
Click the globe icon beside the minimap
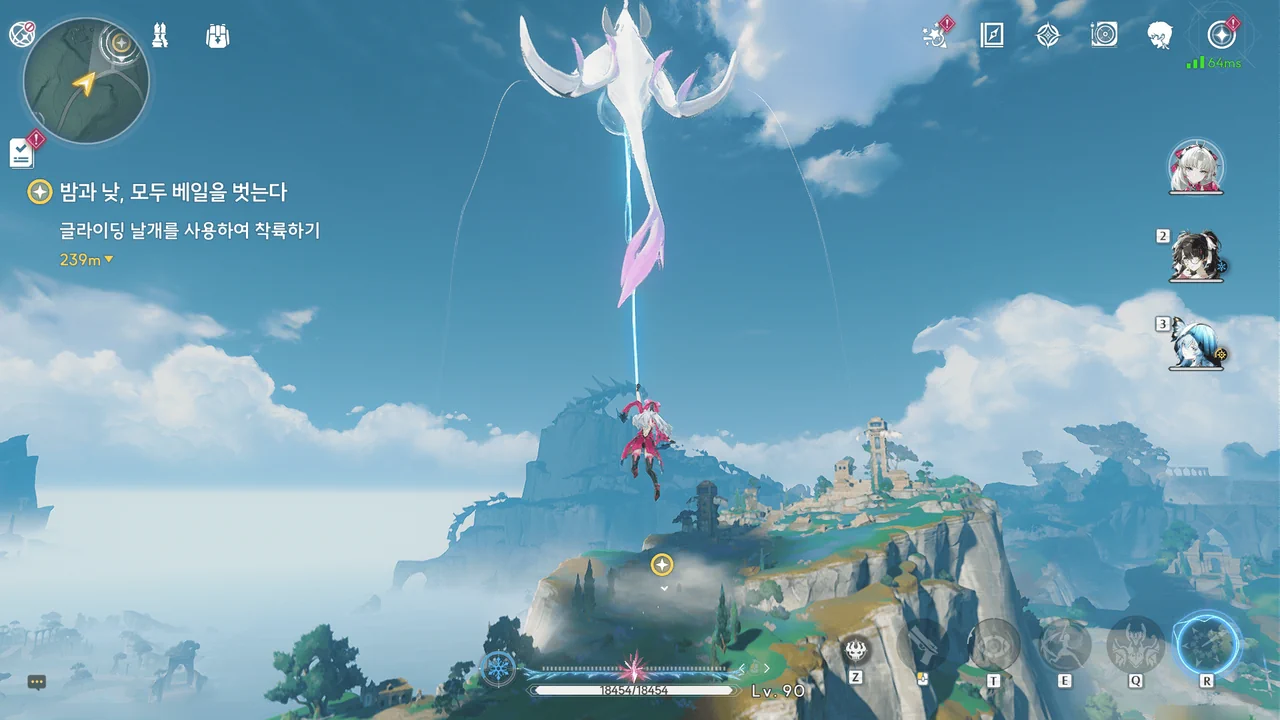tap(22, 34)
